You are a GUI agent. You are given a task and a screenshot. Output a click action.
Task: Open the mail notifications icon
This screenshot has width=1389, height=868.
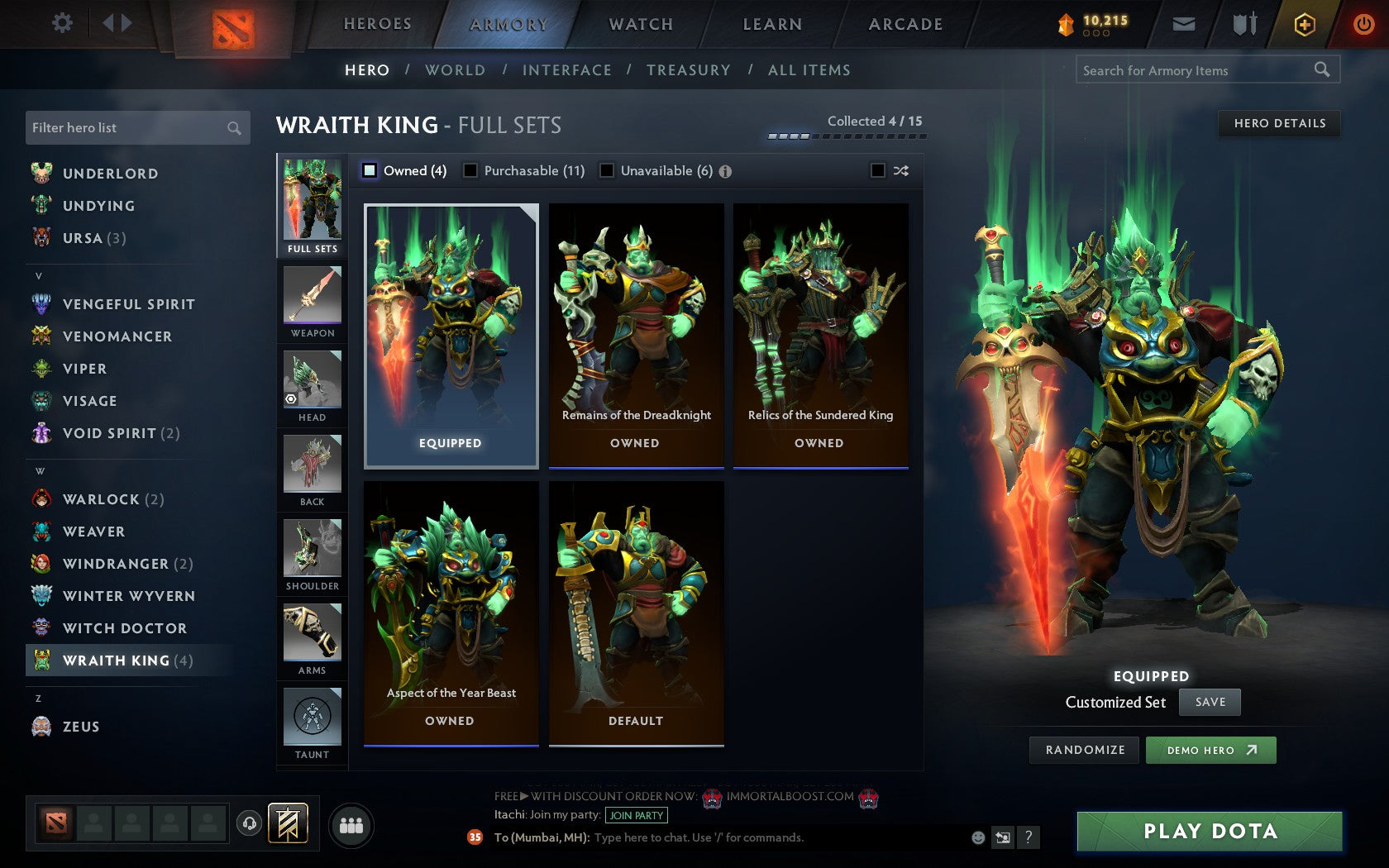(x=1184, y=25)
